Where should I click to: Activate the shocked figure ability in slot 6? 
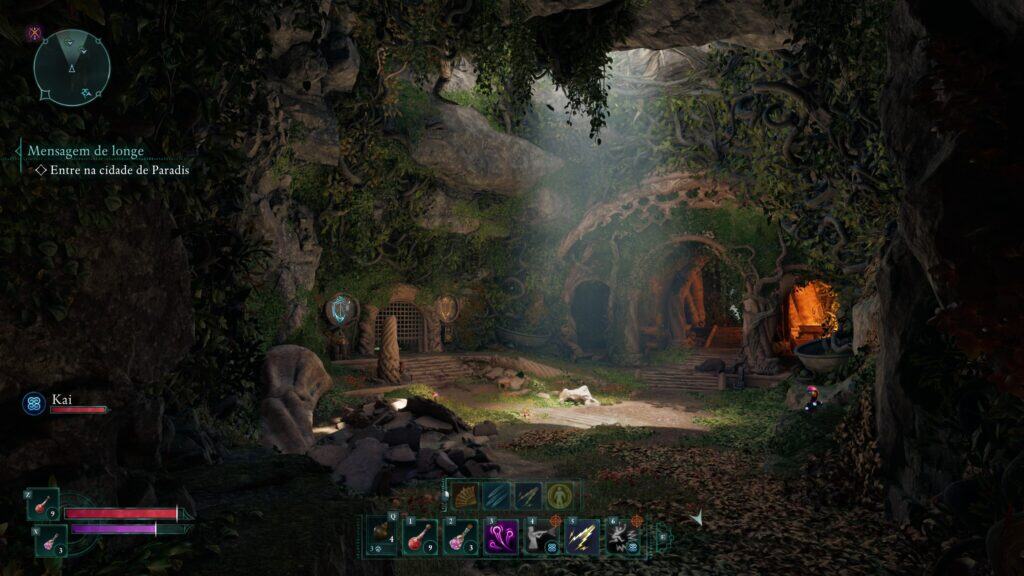(x=624, y=537)
